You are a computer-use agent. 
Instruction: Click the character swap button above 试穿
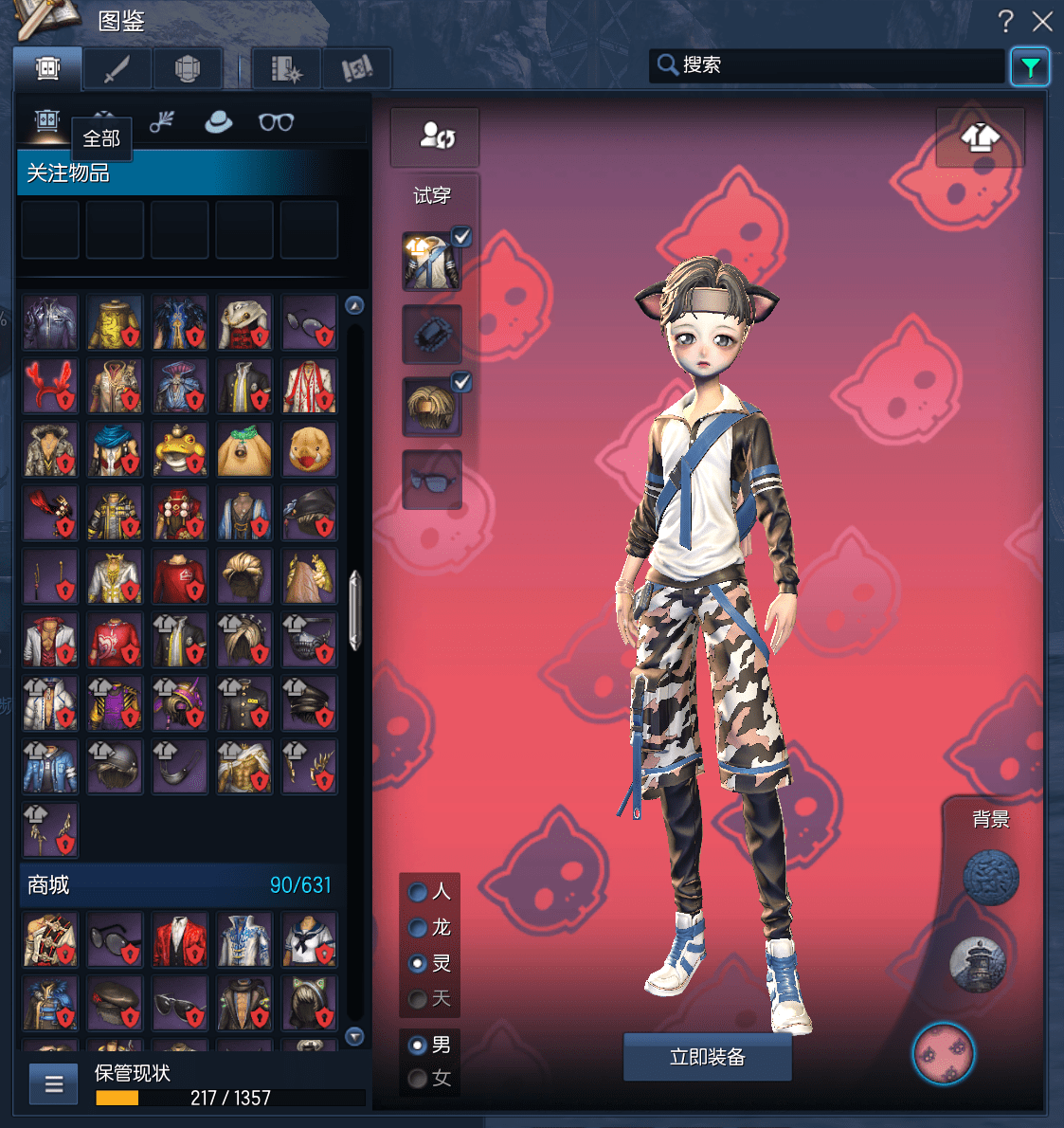coord(435,136)
